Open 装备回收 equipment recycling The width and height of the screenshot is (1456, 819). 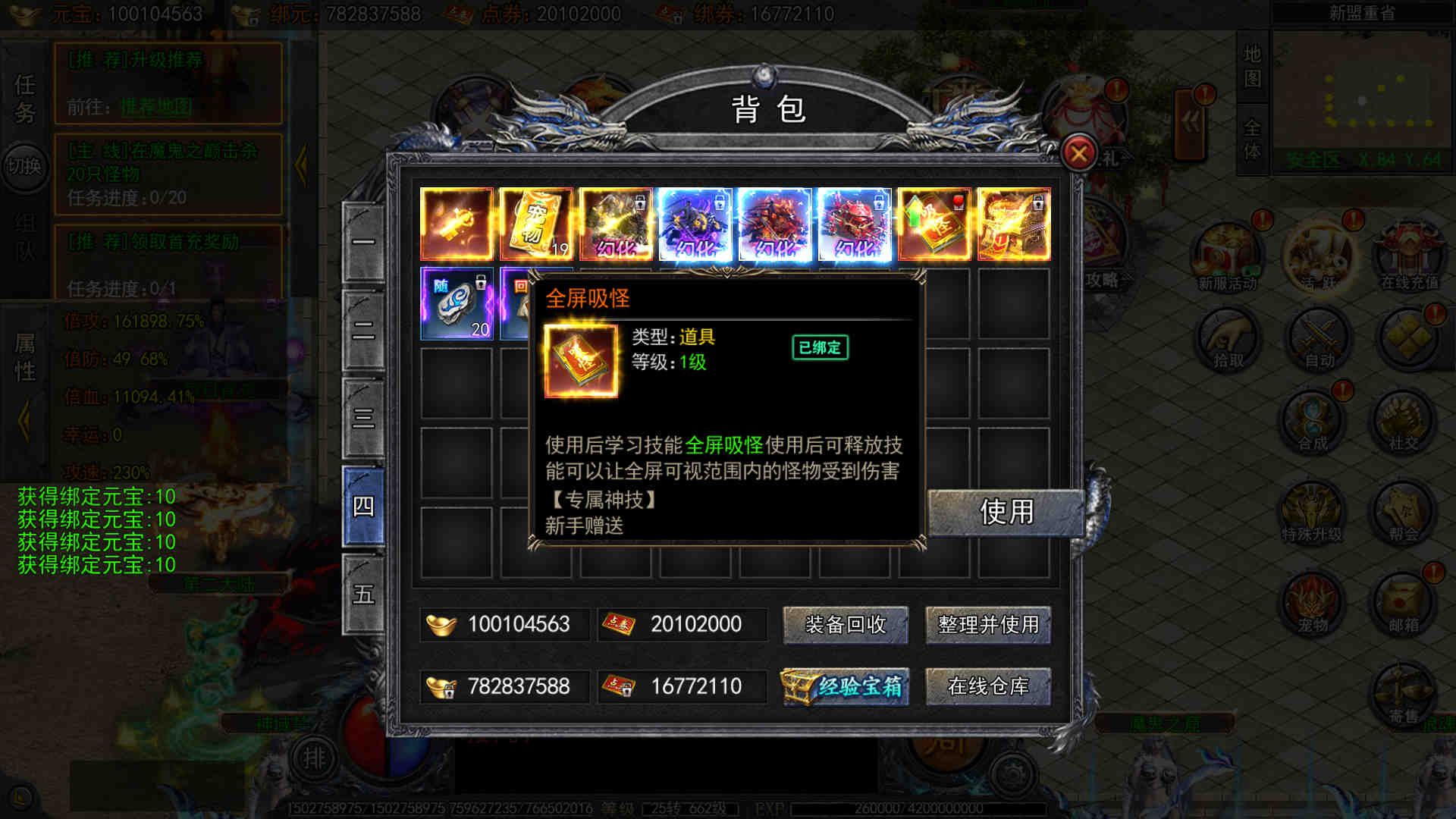pyautogui.click(x=845, y=625)
